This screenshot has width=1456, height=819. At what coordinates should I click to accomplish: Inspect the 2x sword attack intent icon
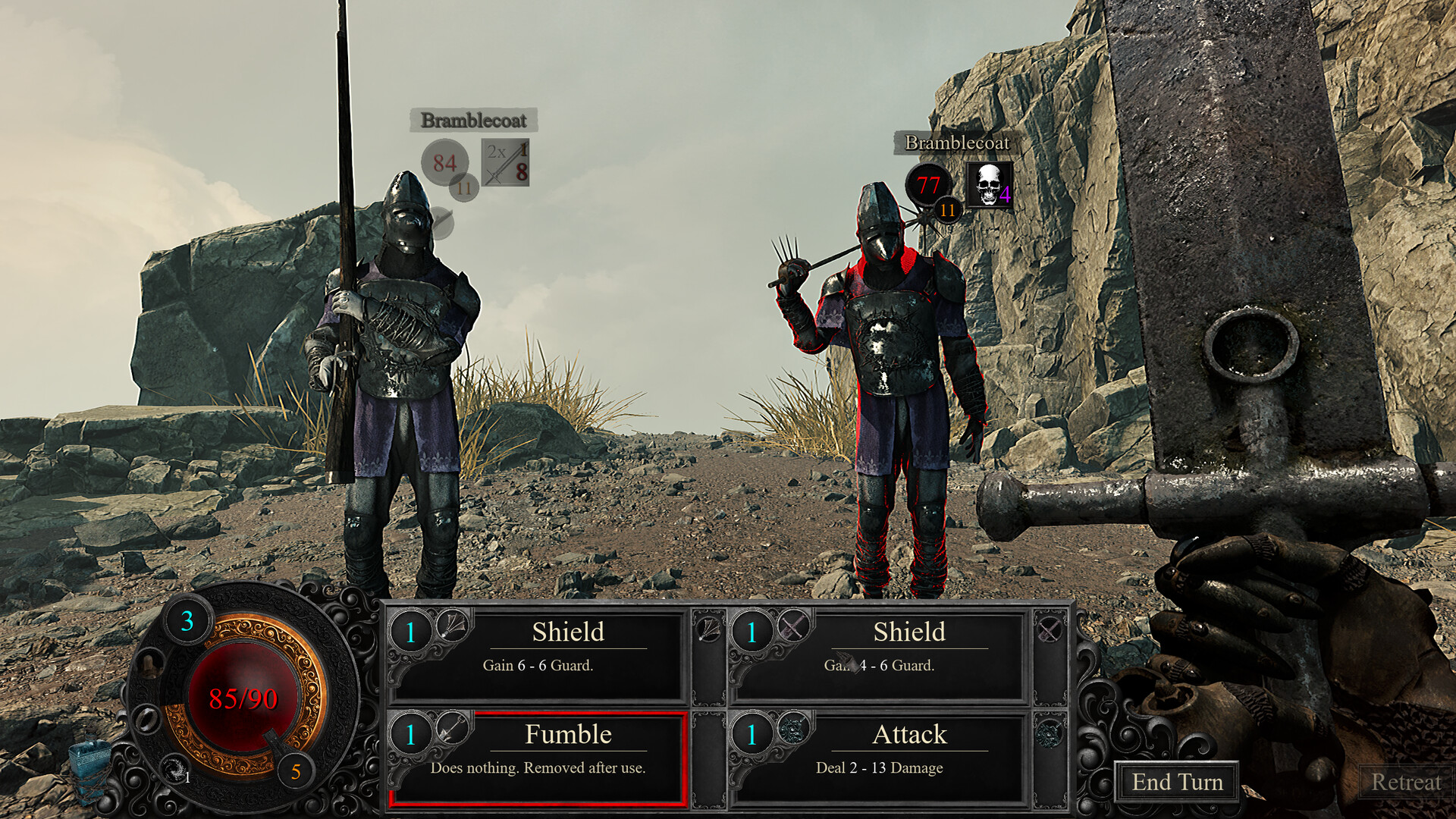(506, 162)
